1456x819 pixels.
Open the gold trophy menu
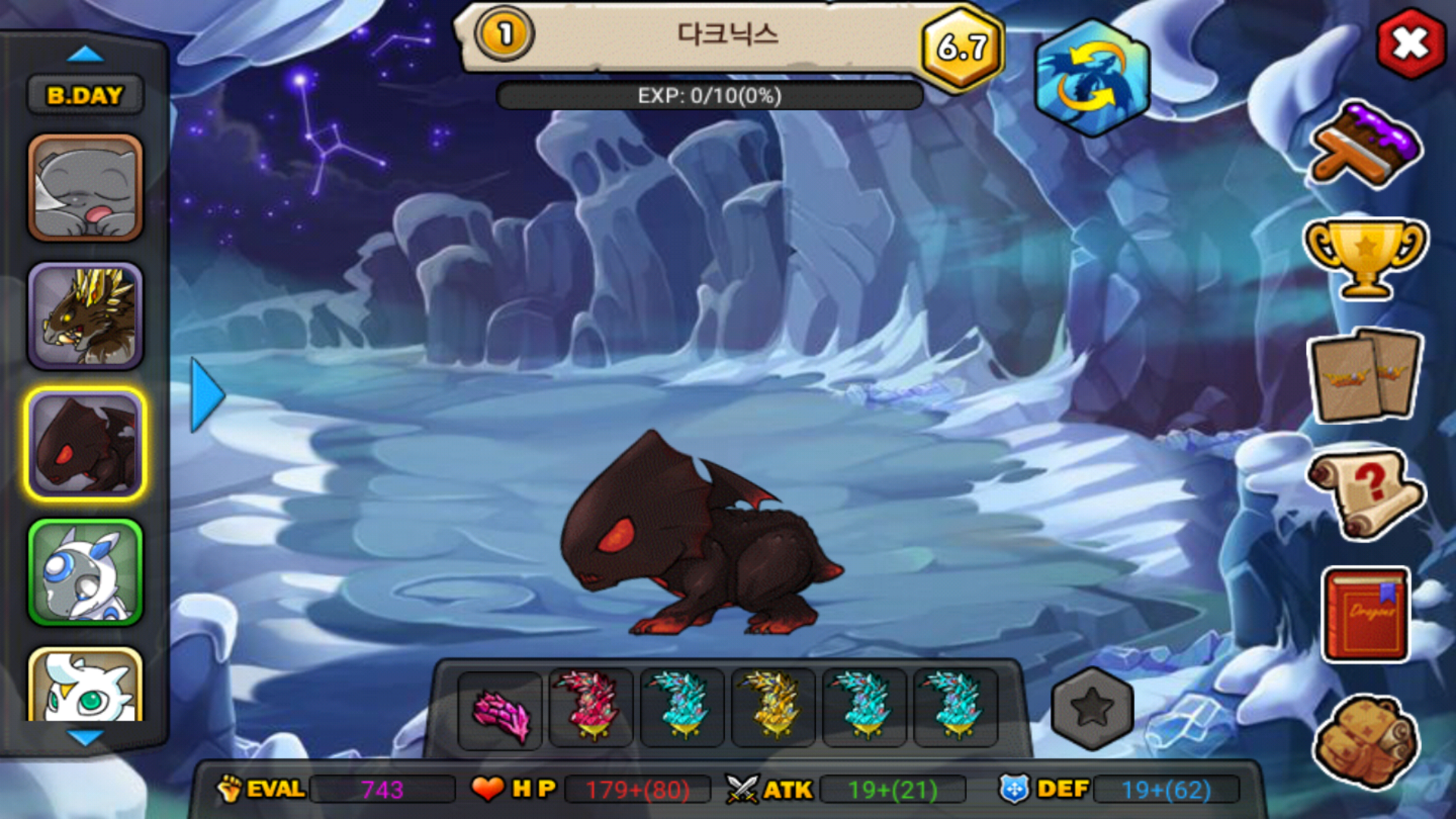click(x=1365, y=256)
